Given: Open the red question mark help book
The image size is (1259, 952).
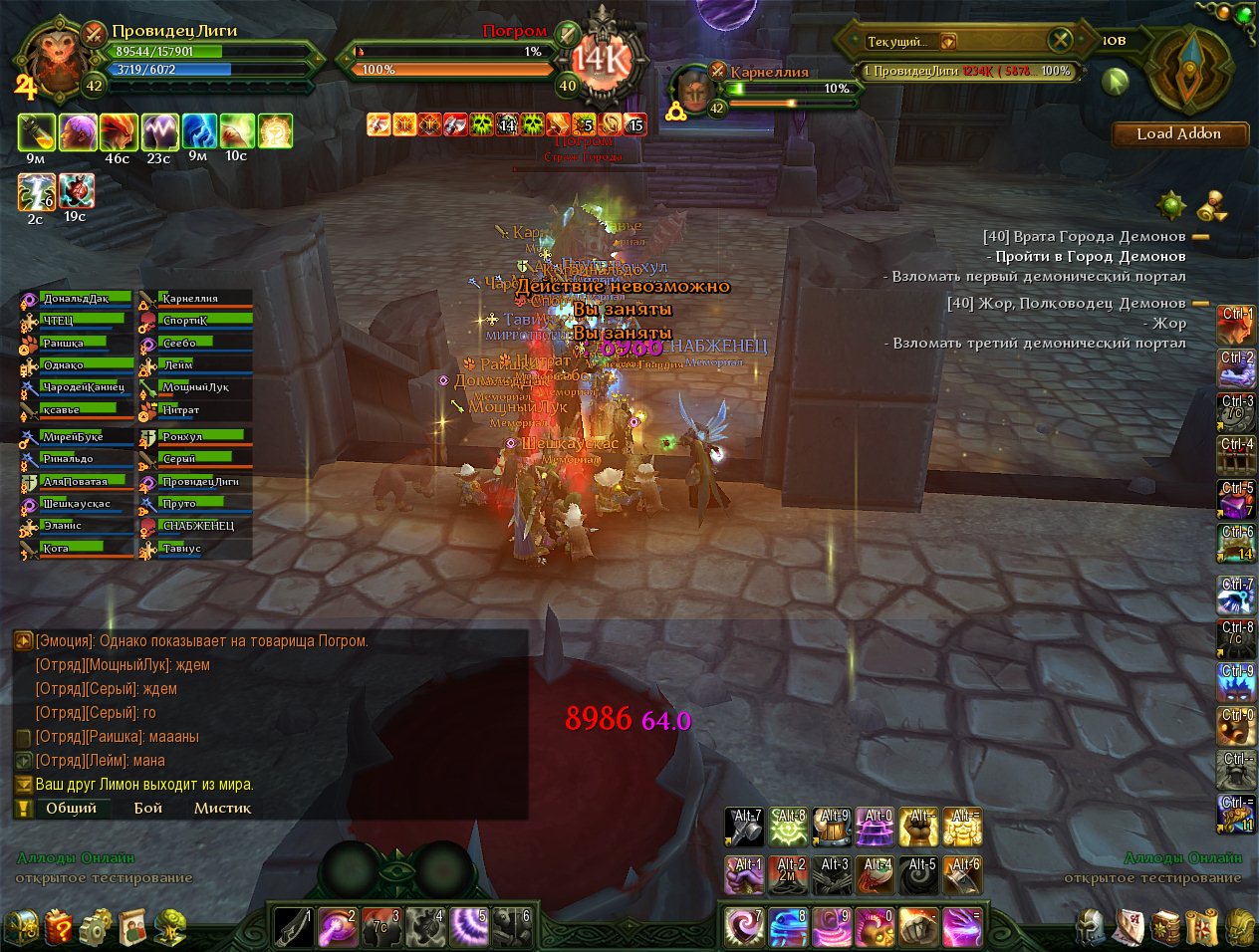Looking at the screenshot, I should [x=59, y=928].
